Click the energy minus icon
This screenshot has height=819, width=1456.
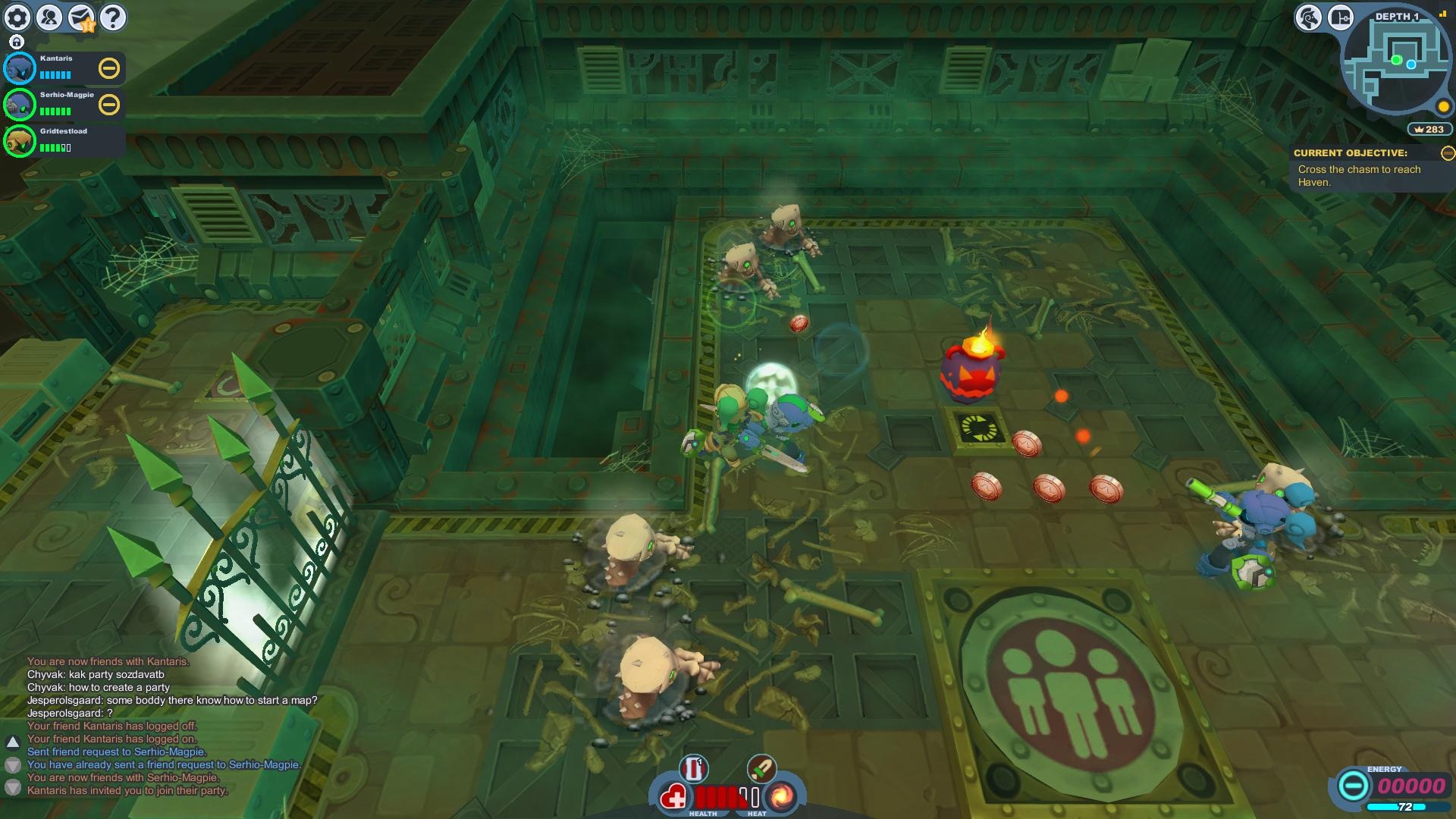pyautogui.click(x=1352, y=786)
